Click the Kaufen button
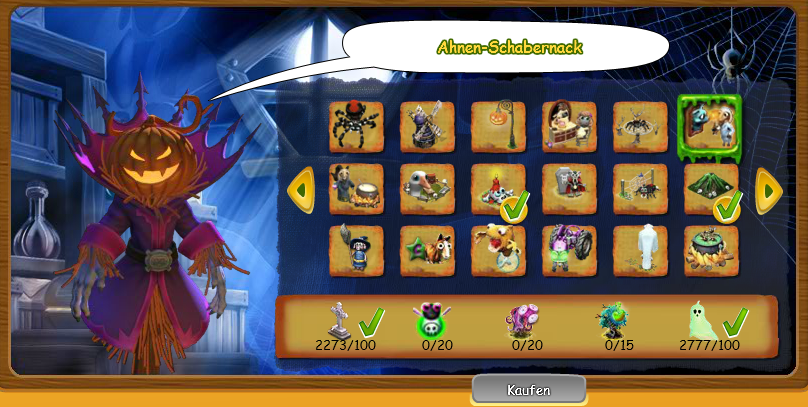This screenshot has height=407, width=808. coord(527,389)
